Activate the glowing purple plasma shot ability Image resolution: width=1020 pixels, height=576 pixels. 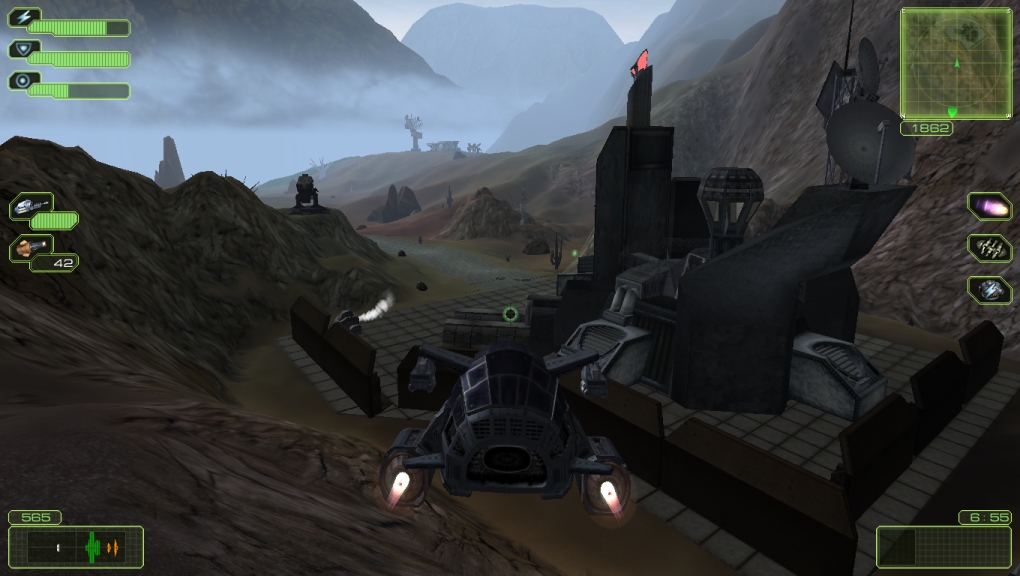click(x=989, y=207)
